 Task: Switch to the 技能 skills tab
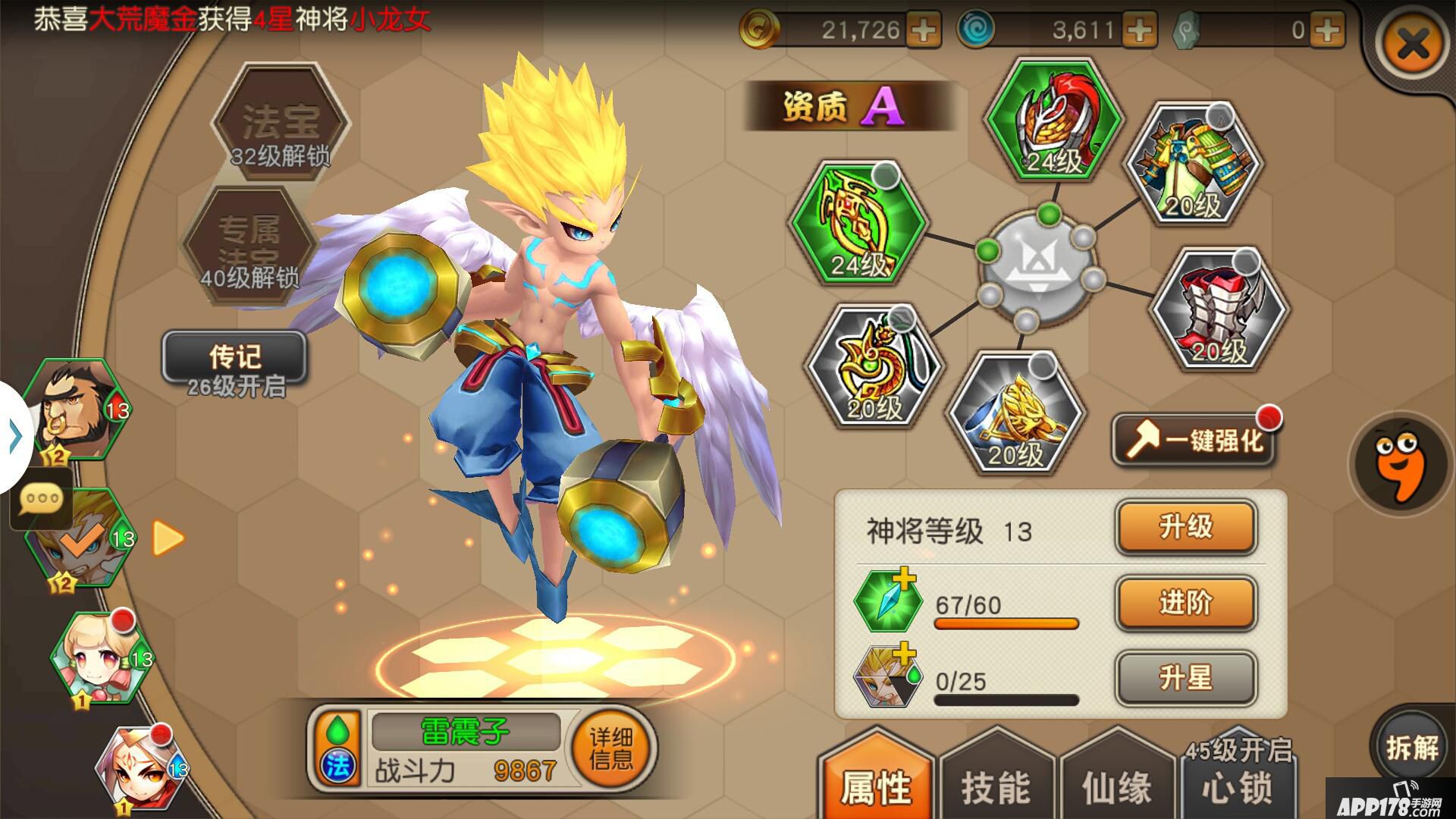point(996,785)
